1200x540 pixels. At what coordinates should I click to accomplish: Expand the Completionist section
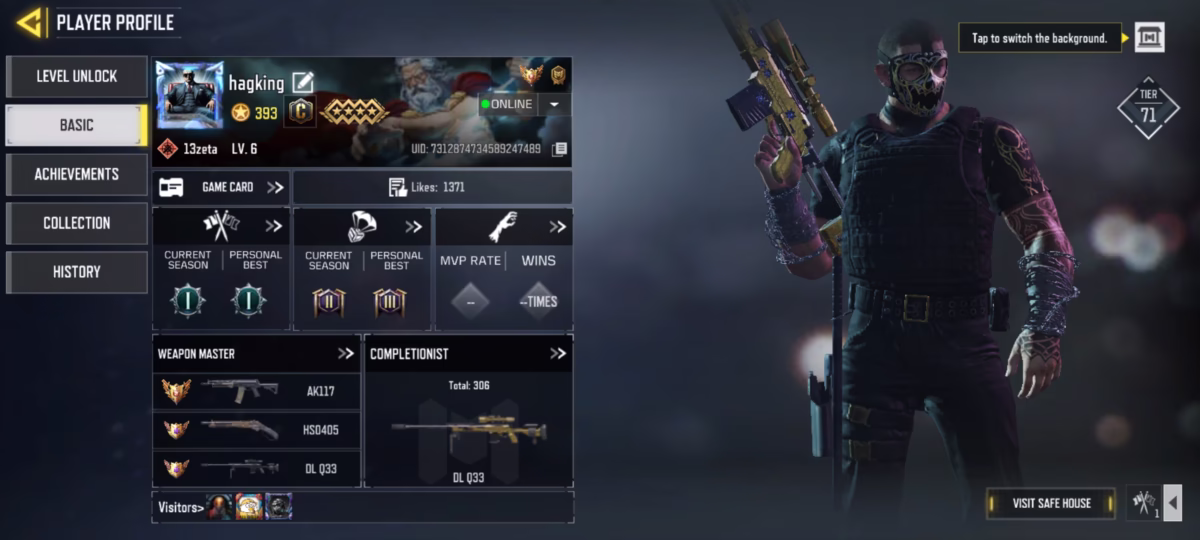click(x=558, y=353)
